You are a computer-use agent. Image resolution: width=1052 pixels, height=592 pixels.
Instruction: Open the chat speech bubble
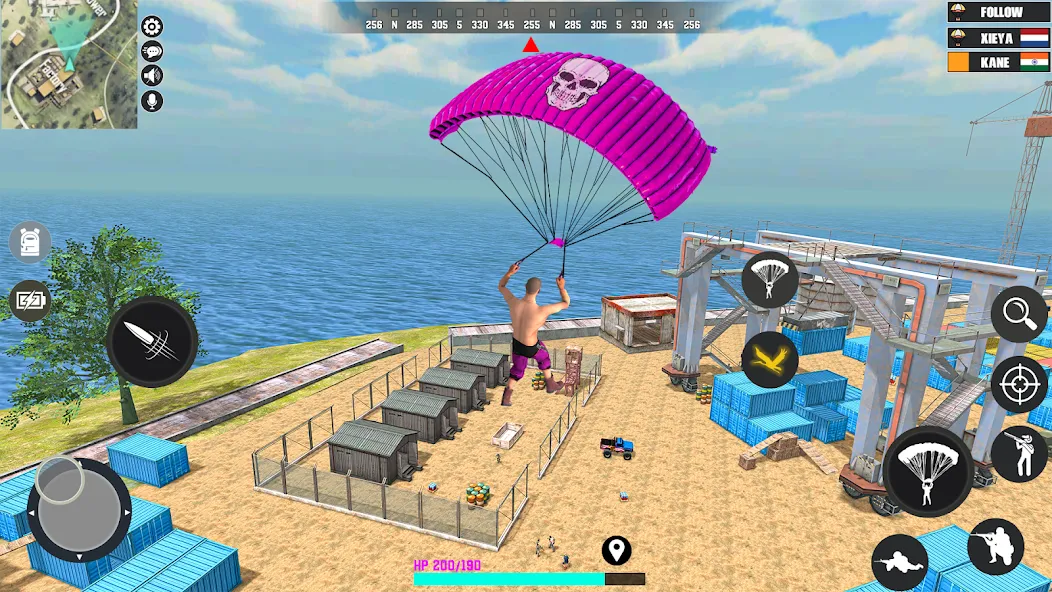point(152,52)
